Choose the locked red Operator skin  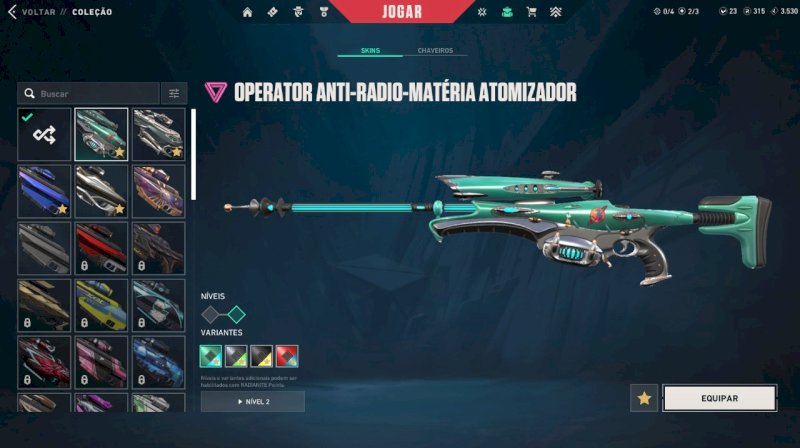coord(101,248)
